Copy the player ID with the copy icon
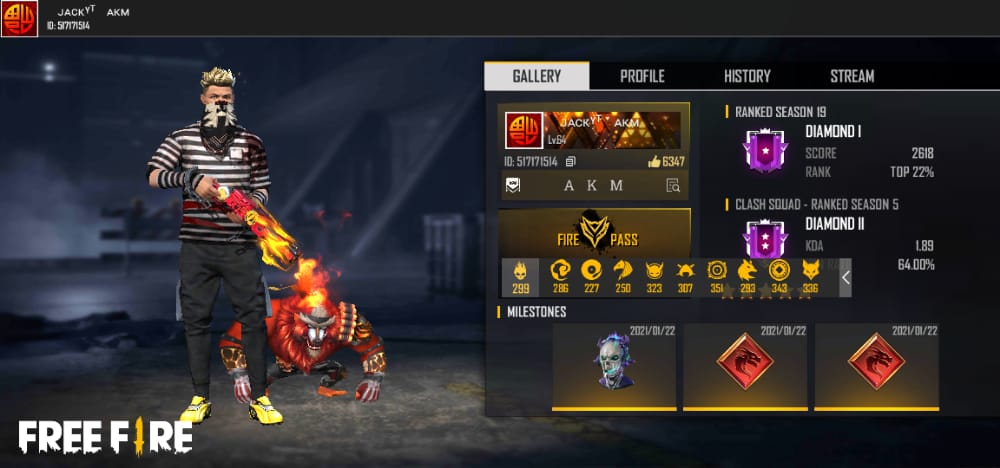 pos(570,161)
